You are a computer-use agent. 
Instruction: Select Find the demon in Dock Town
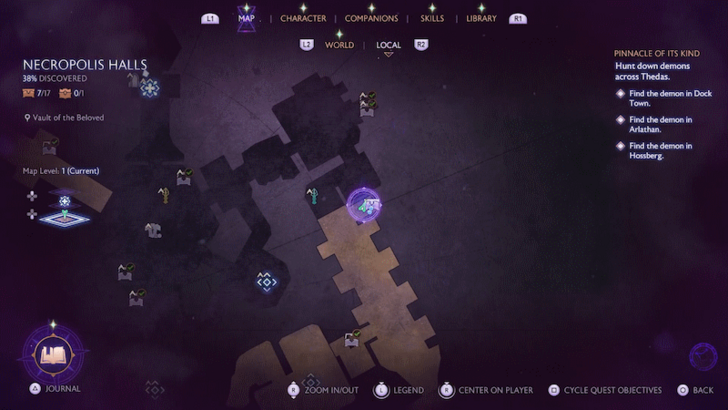pyautogui.click(x=655, y=98)
